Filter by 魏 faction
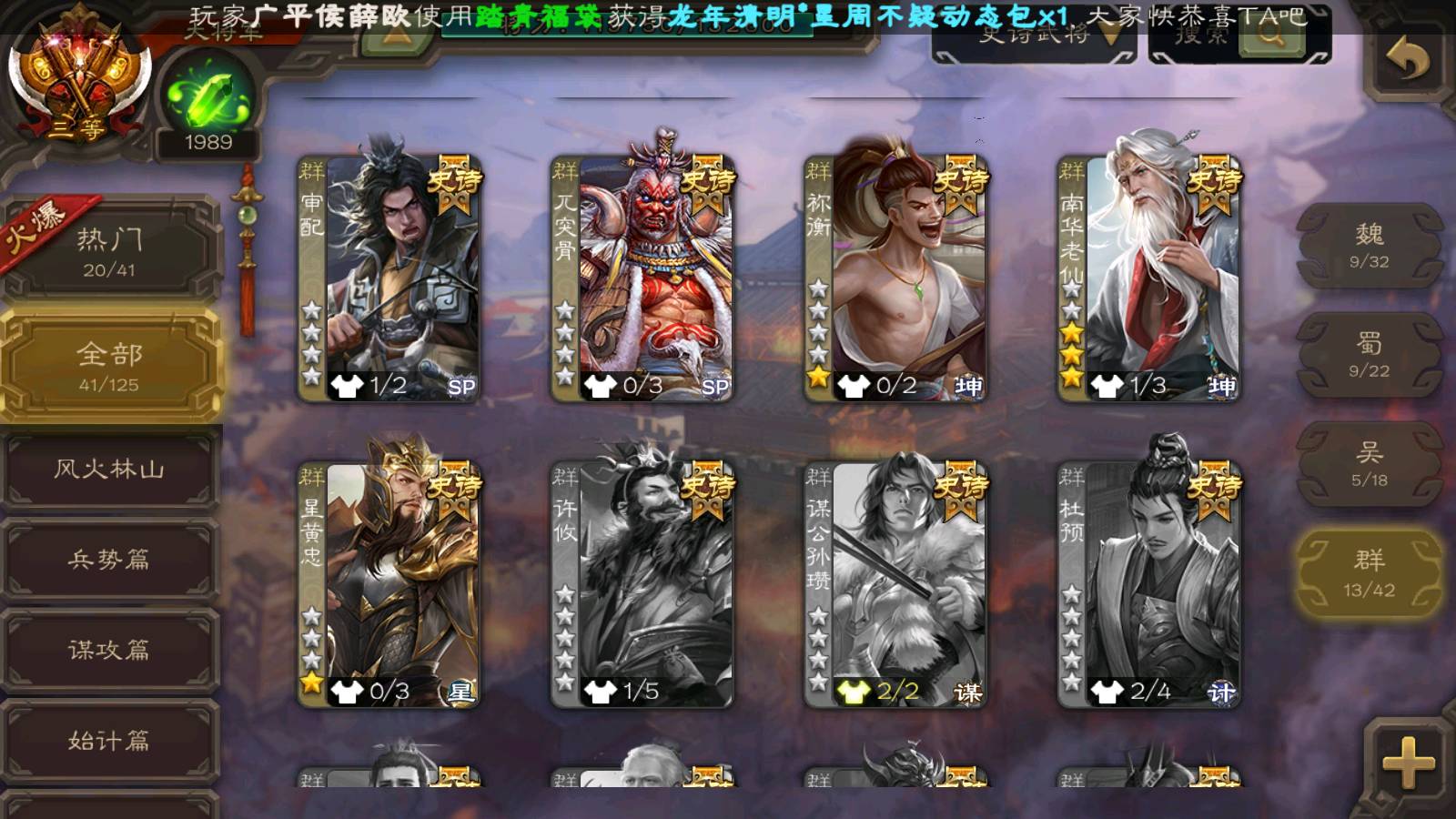1456x819 pixels. [1369, 246]
